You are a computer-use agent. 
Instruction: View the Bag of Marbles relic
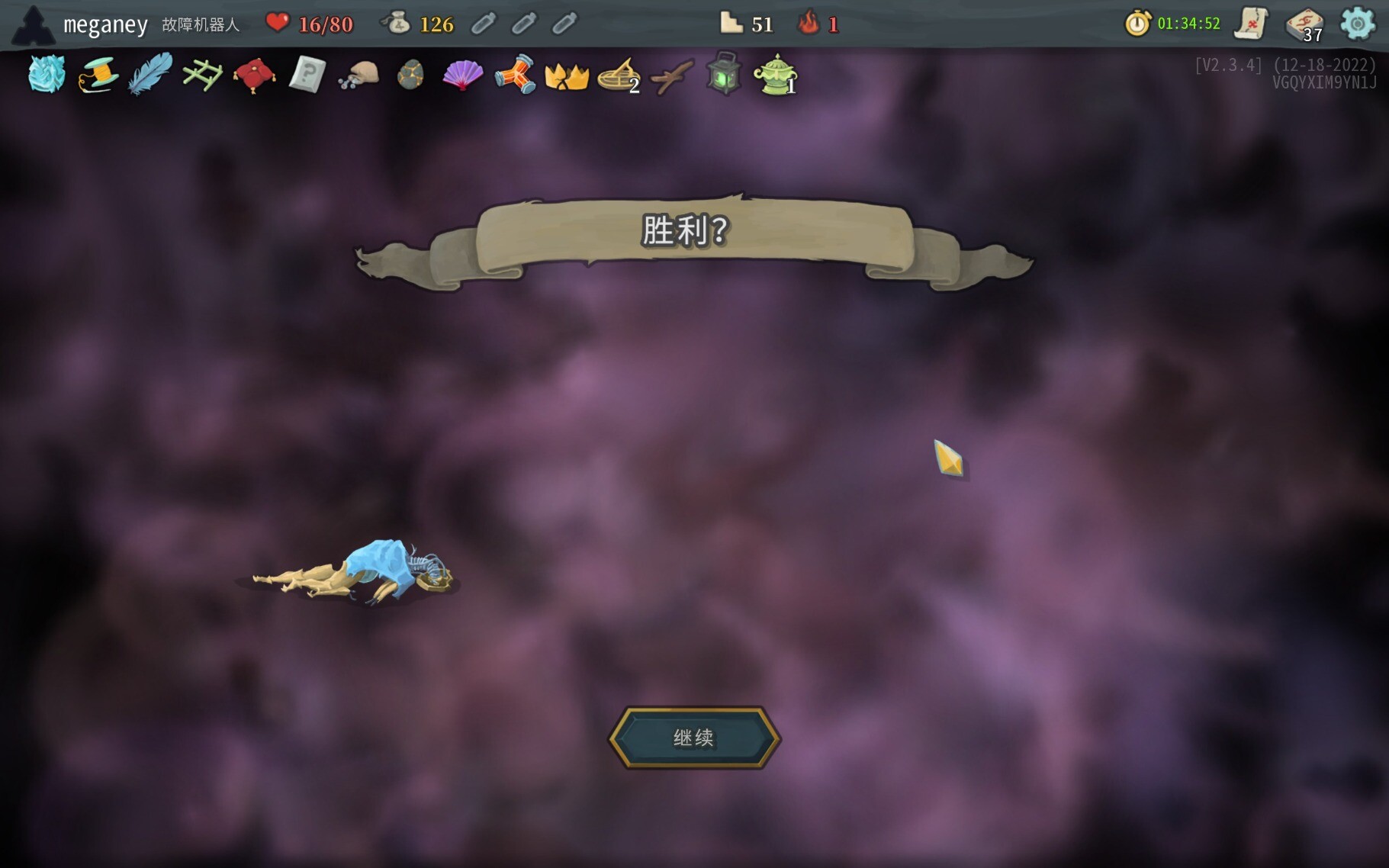coord(359,76)
